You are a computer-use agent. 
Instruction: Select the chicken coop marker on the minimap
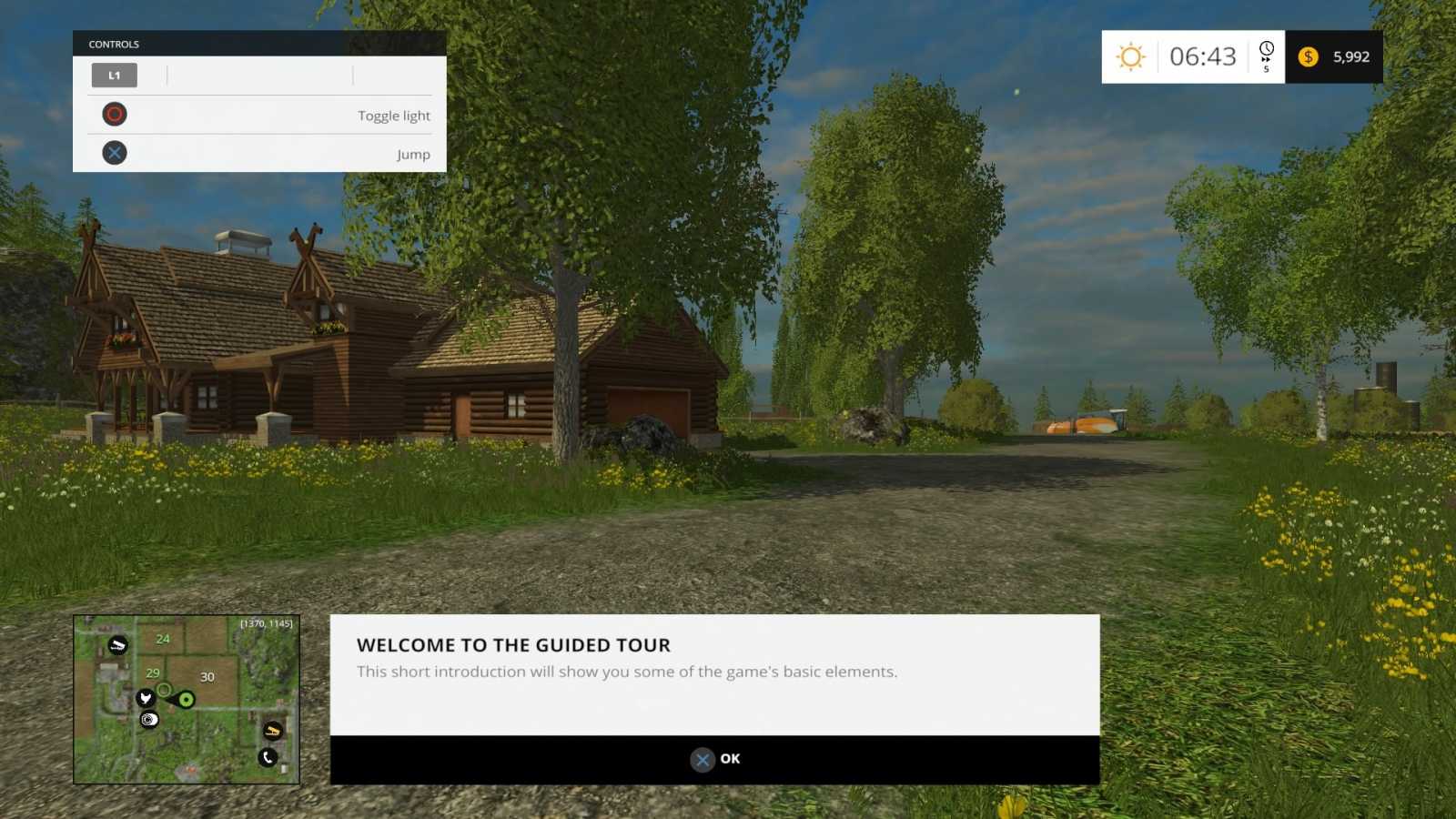(146, 699)
